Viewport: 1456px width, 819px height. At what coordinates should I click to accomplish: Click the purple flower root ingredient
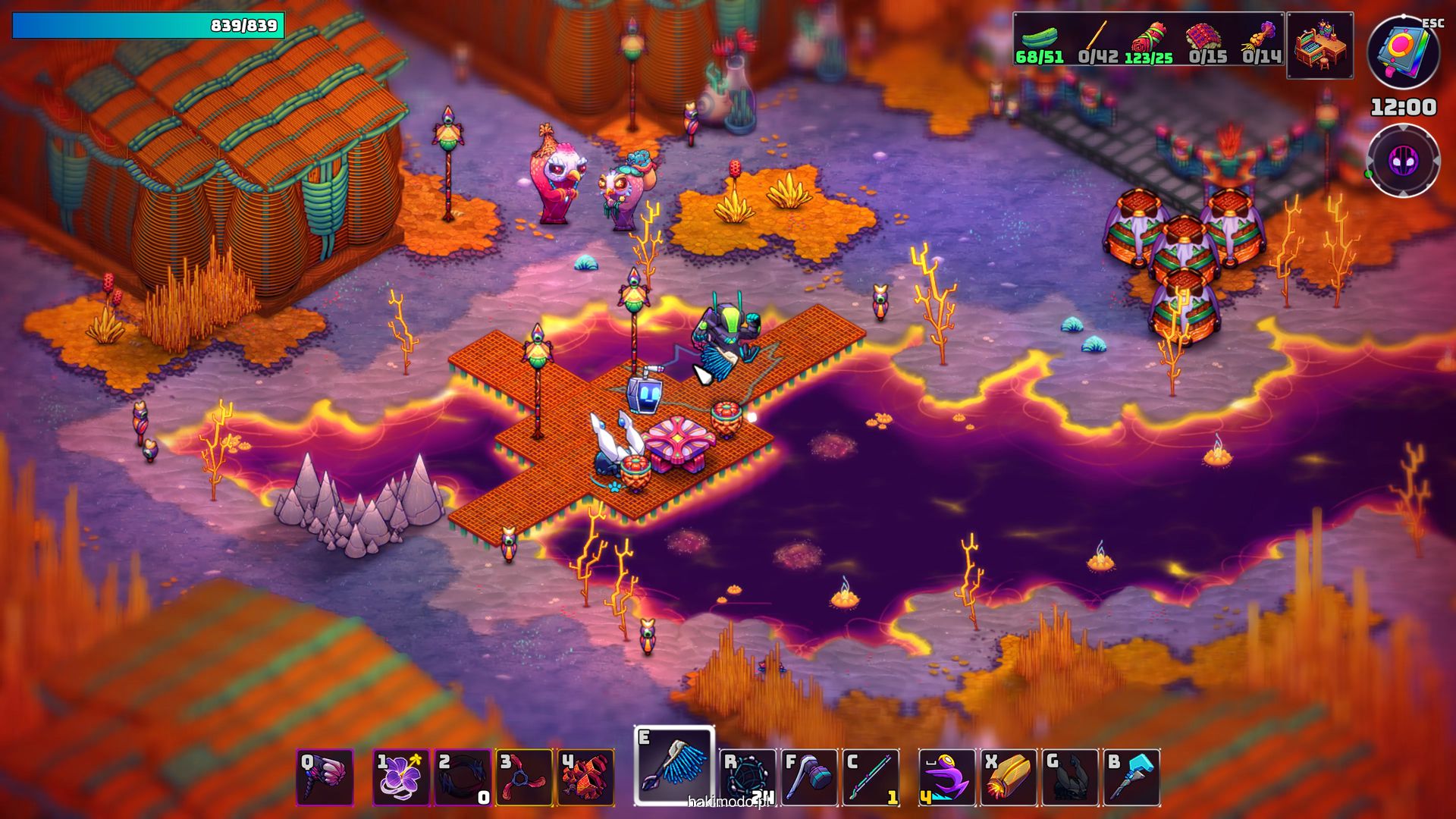click(1261, 38)
